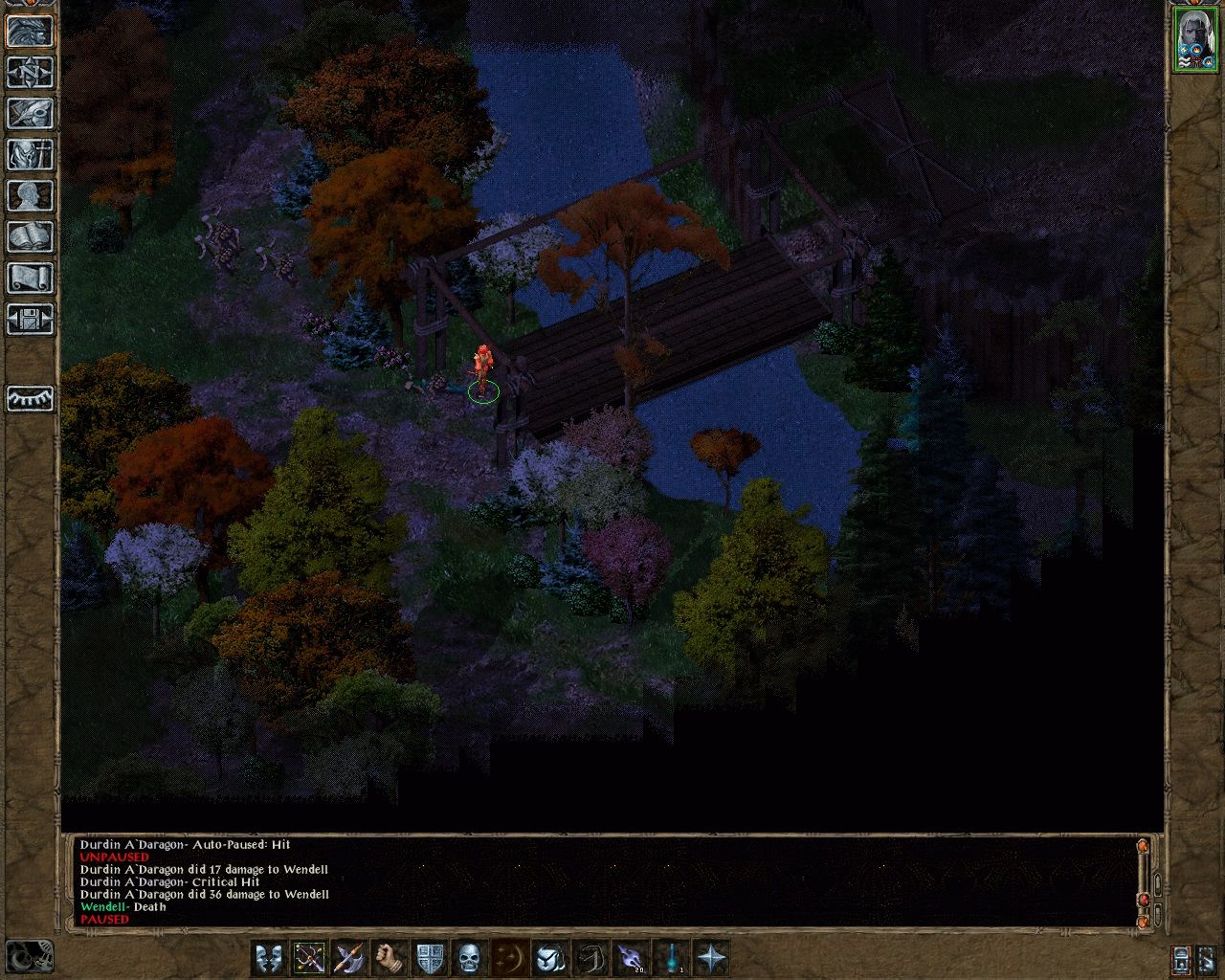Return to the game world screen
1225x980 pixels.
pyautogui.click(x=30, y=31)
